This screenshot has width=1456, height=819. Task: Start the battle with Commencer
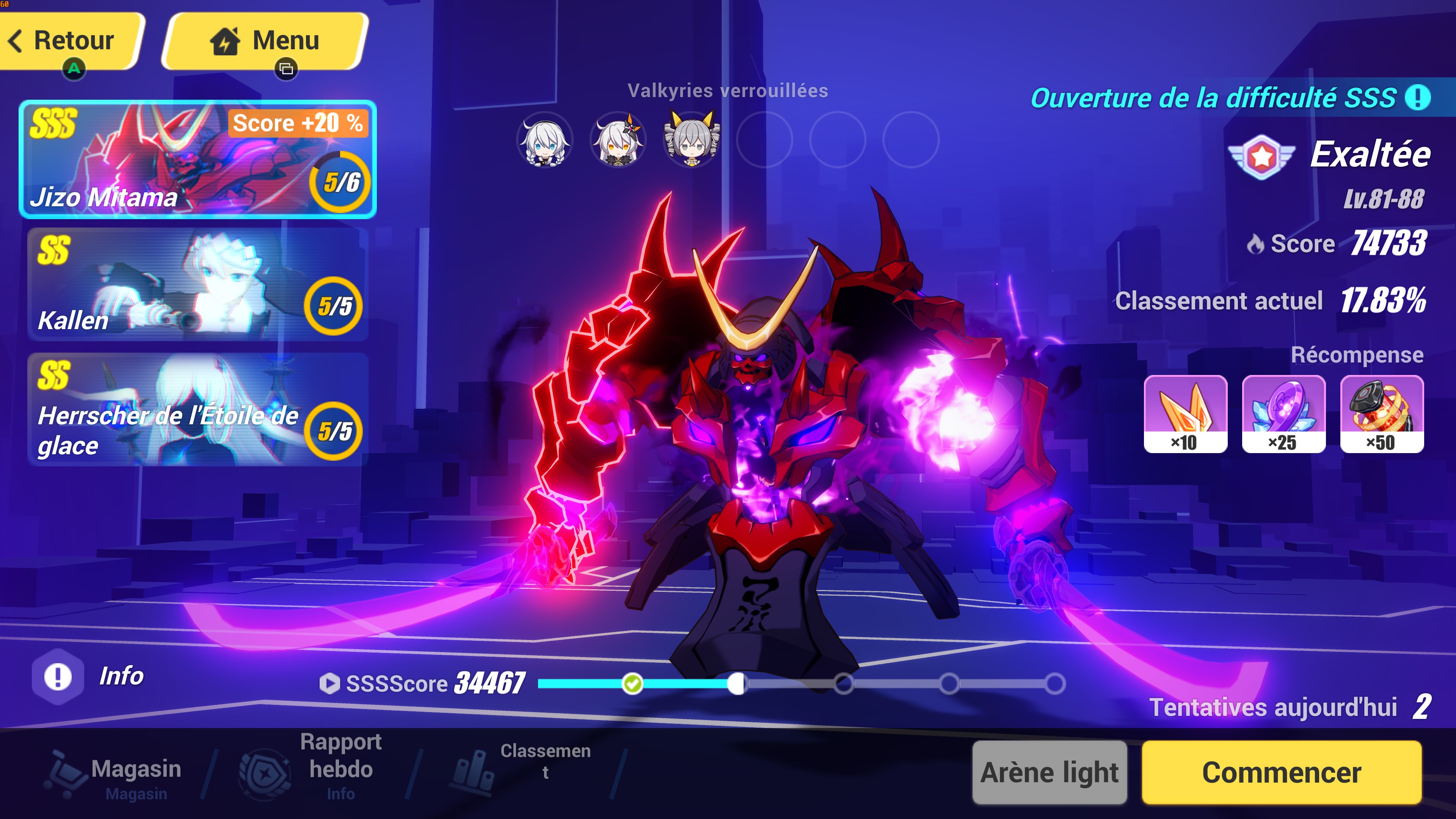pyautogui.click(x=1281, y=772)
